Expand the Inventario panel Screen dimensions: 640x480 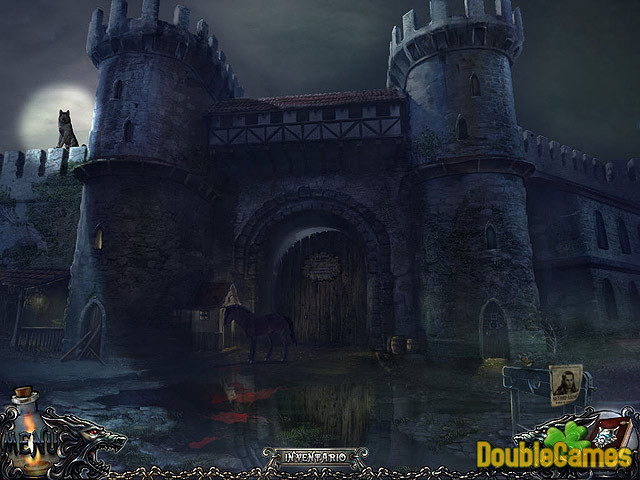306,457
